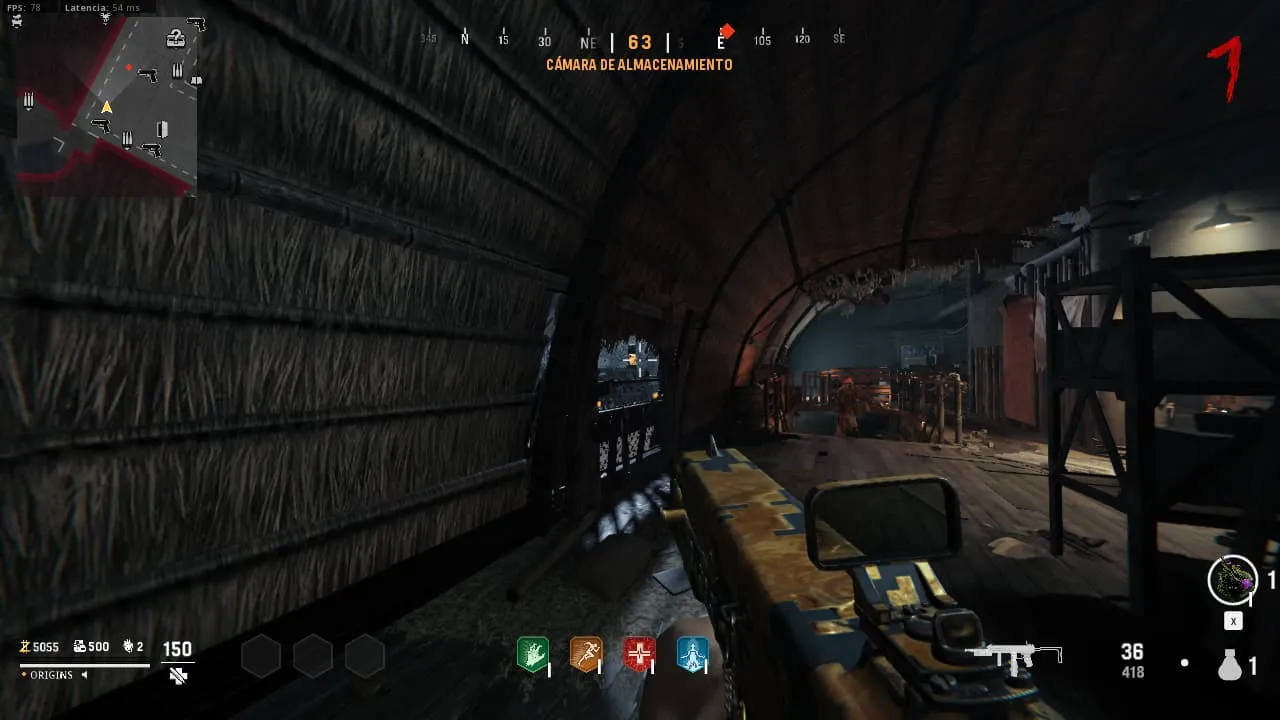Click the grenade equipment icon
This screenshot has width=1280, height=720.
pyautogui.click(x=1230, y=664)
